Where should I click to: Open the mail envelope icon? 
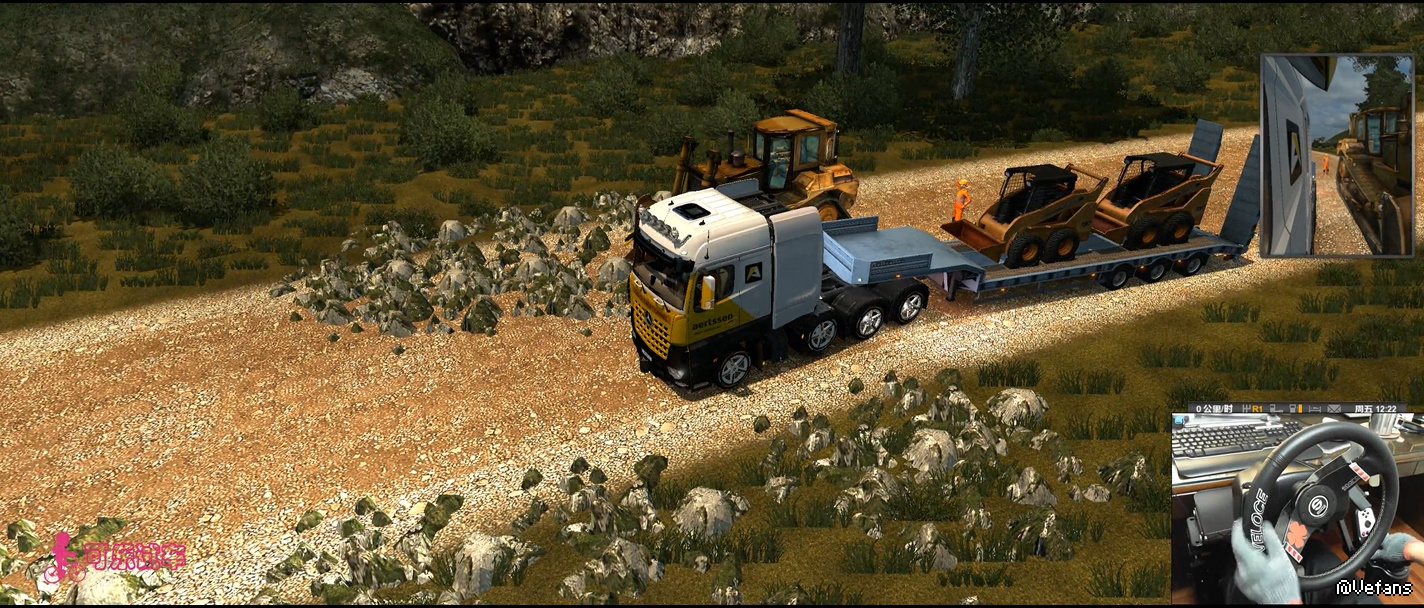tap(1334, 409)
